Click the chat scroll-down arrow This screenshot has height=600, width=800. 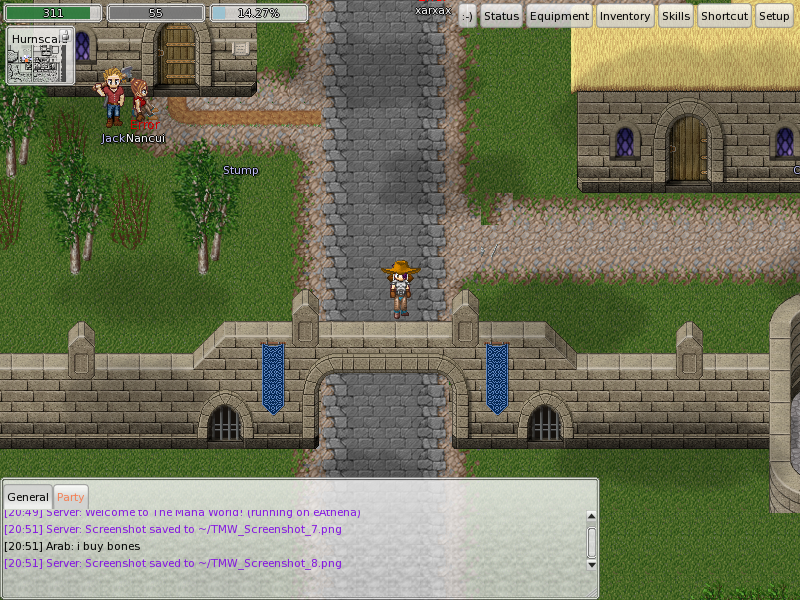(x=591, y=564)
